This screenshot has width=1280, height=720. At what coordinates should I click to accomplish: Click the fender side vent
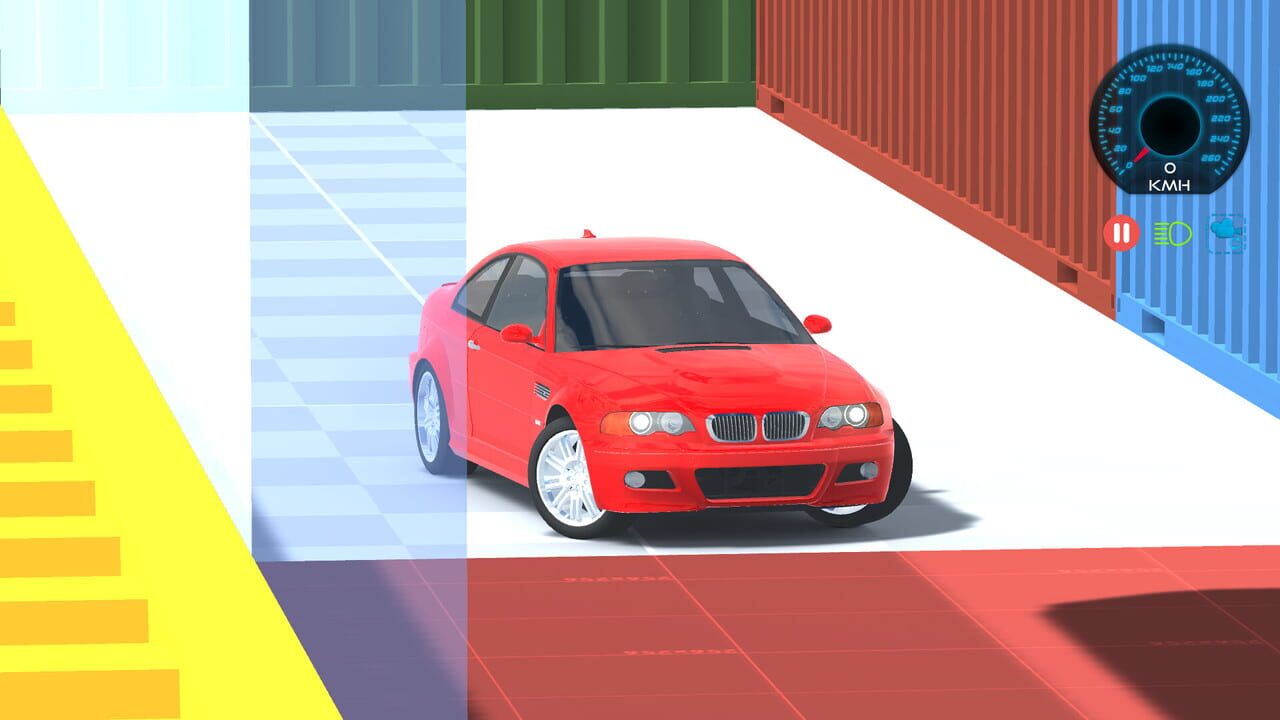[540, 388]
